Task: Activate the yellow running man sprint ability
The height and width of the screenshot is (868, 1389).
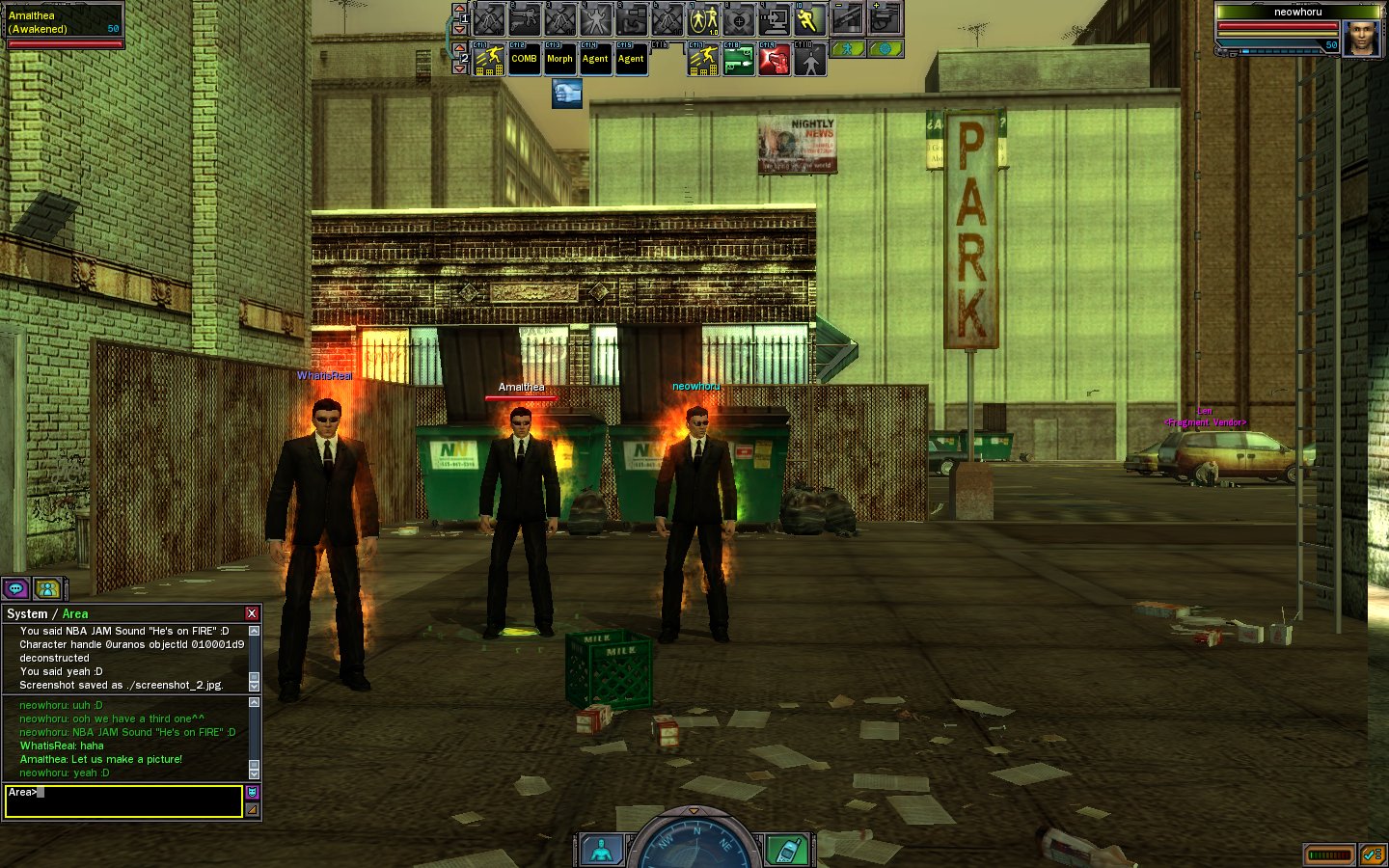Action: click(x=808, y=19)
